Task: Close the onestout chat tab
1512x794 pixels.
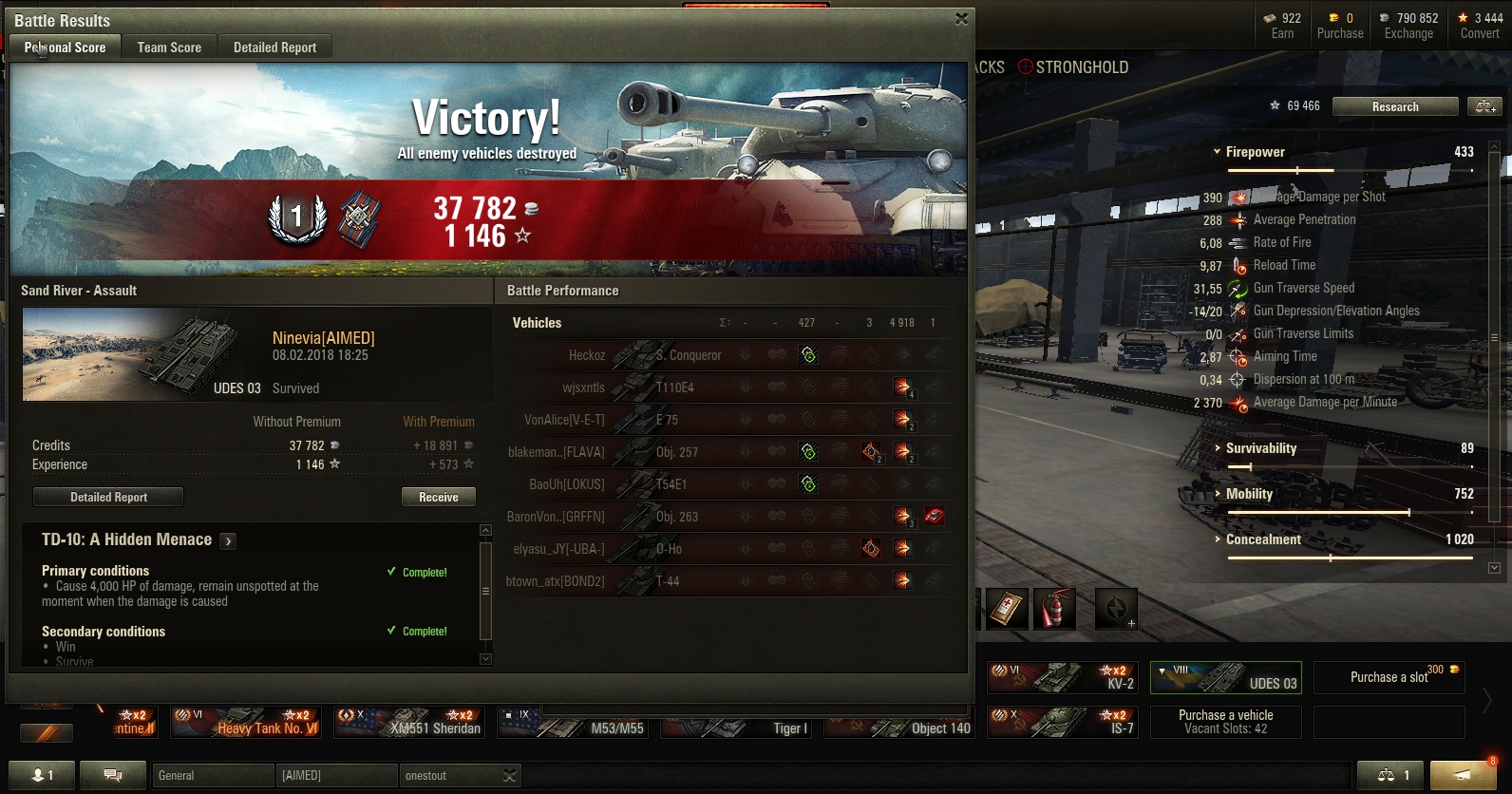Action: (510, 776)
